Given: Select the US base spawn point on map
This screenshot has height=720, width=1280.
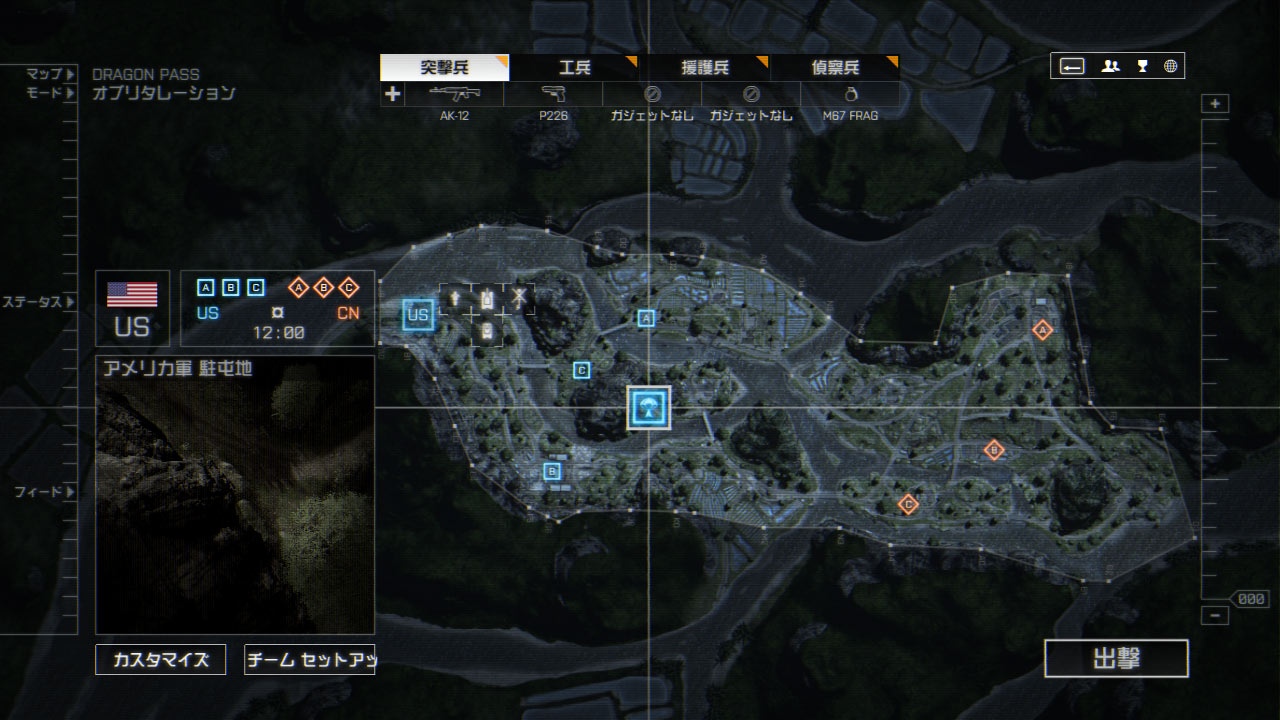Looking at the screenshot, I should [418, 315].
